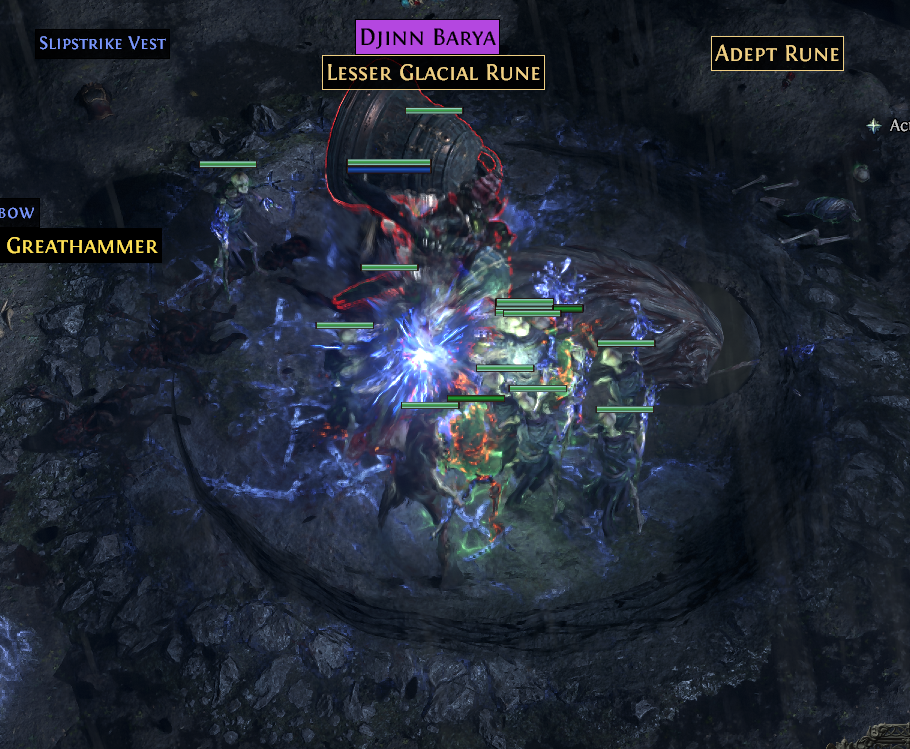Image resolution: width=910 pixels, height=749 pixels.
Task: Pick up the Djinn Barya label
Action: 427,38
